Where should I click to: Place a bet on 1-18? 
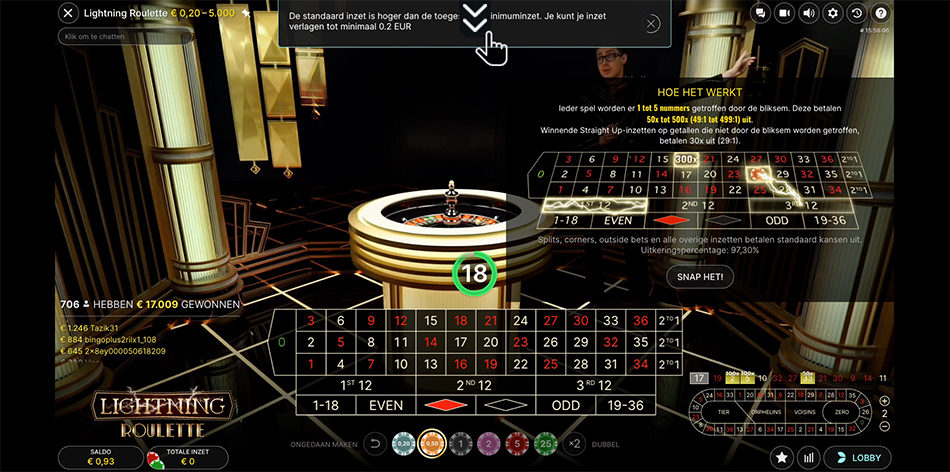point(327,405)
